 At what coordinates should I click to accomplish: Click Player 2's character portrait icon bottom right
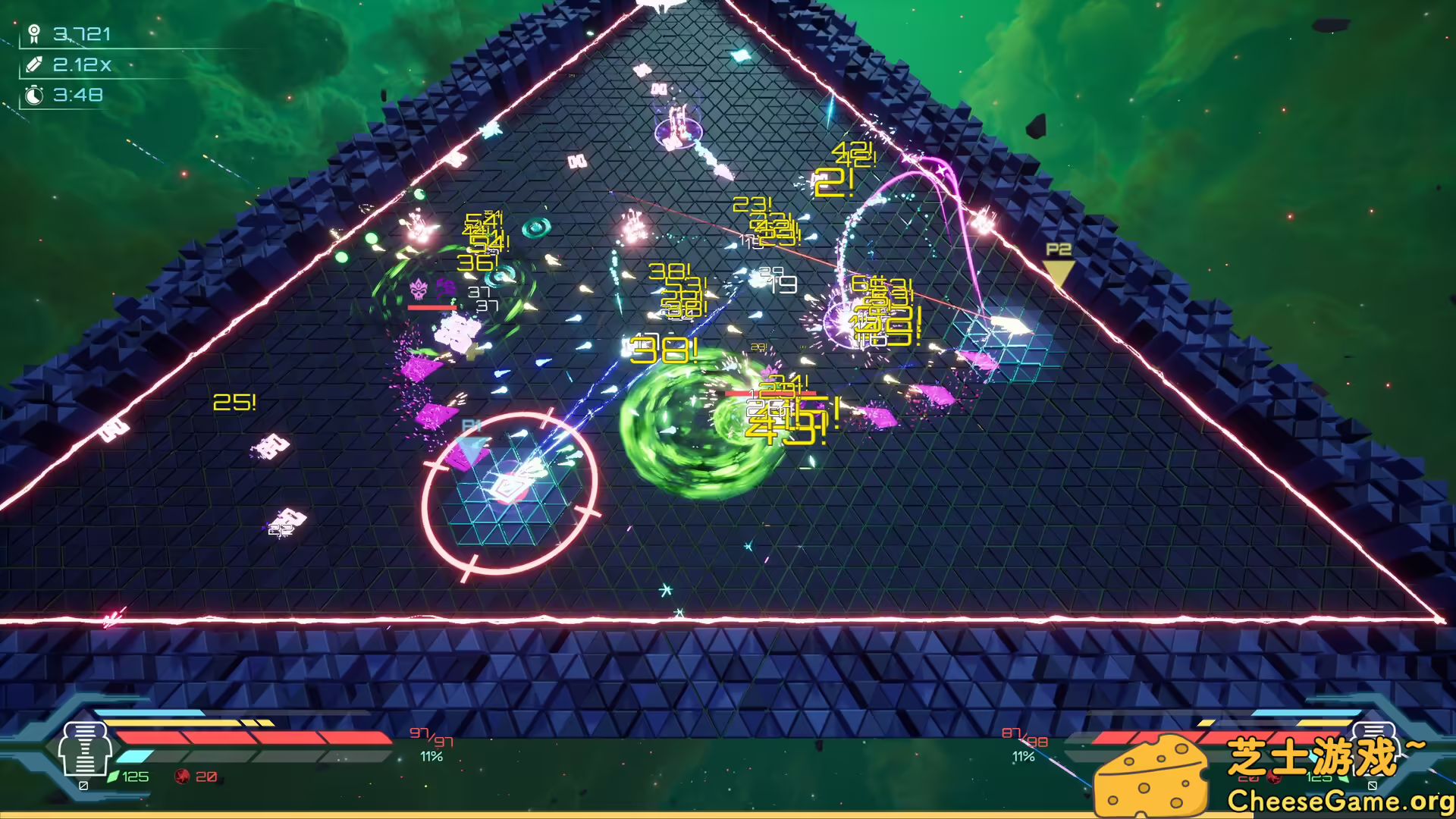(1375, 747)
